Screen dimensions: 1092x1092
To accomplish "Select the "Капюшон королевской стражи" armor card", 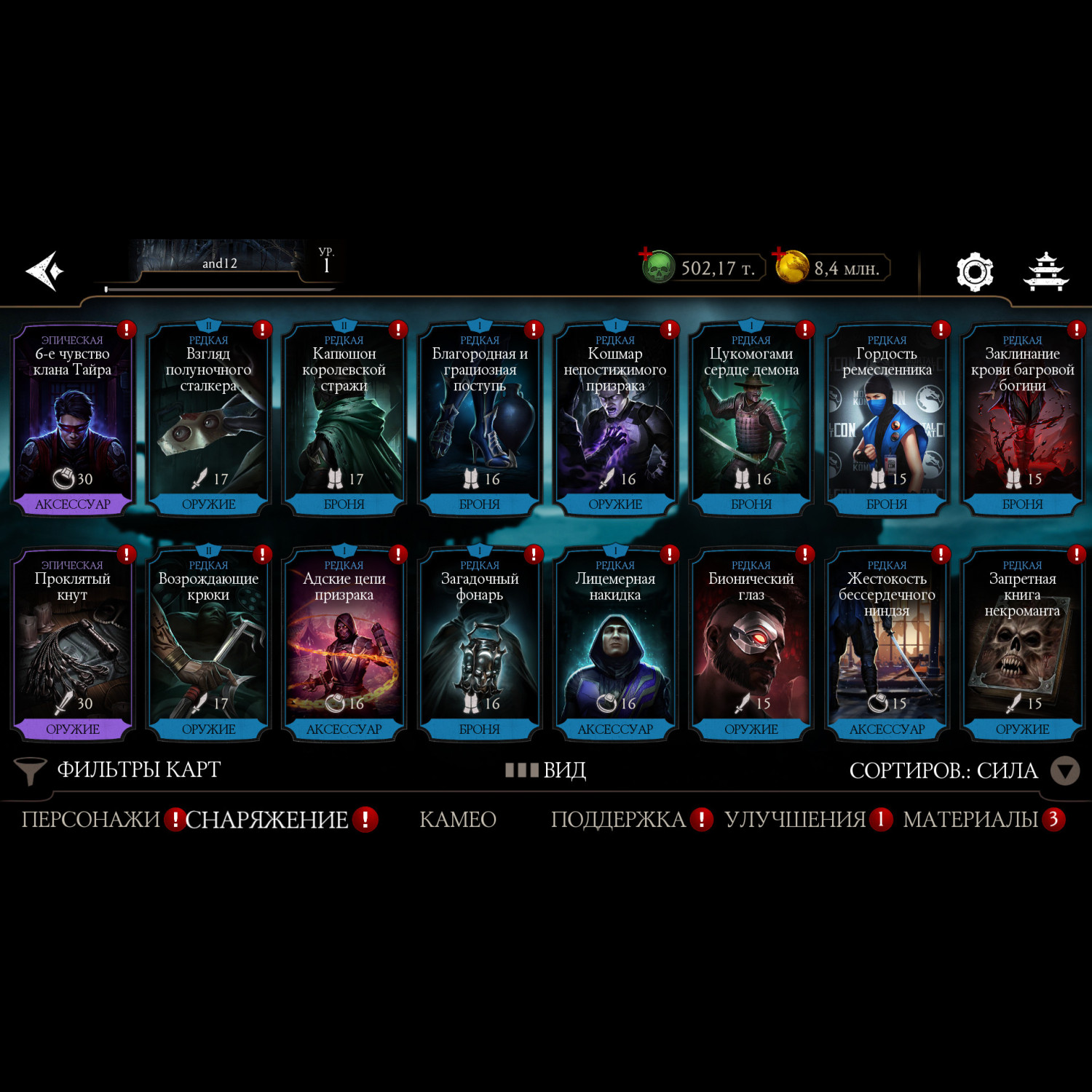I will 344,420.
